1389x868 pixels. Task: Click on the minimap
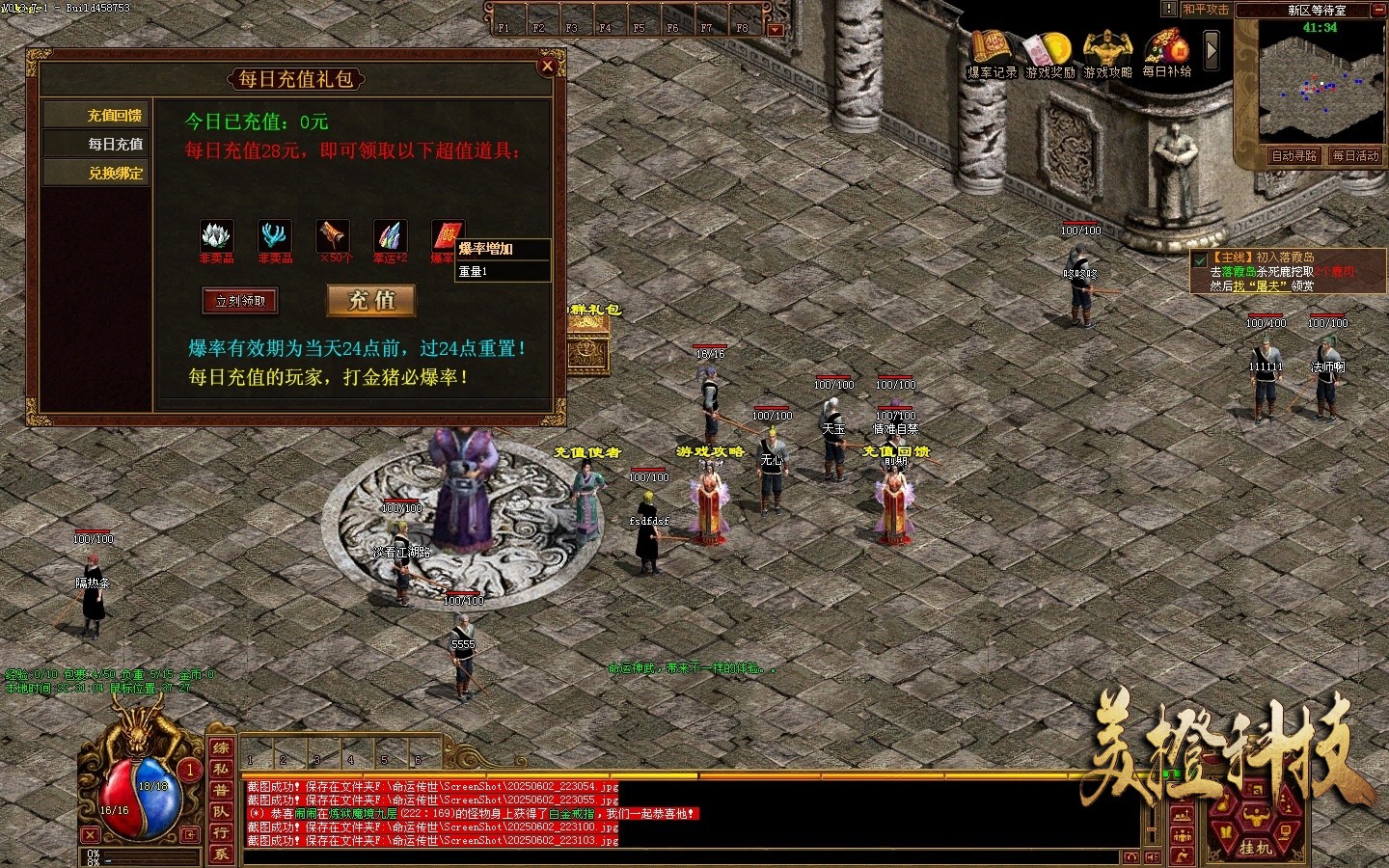1320,87
